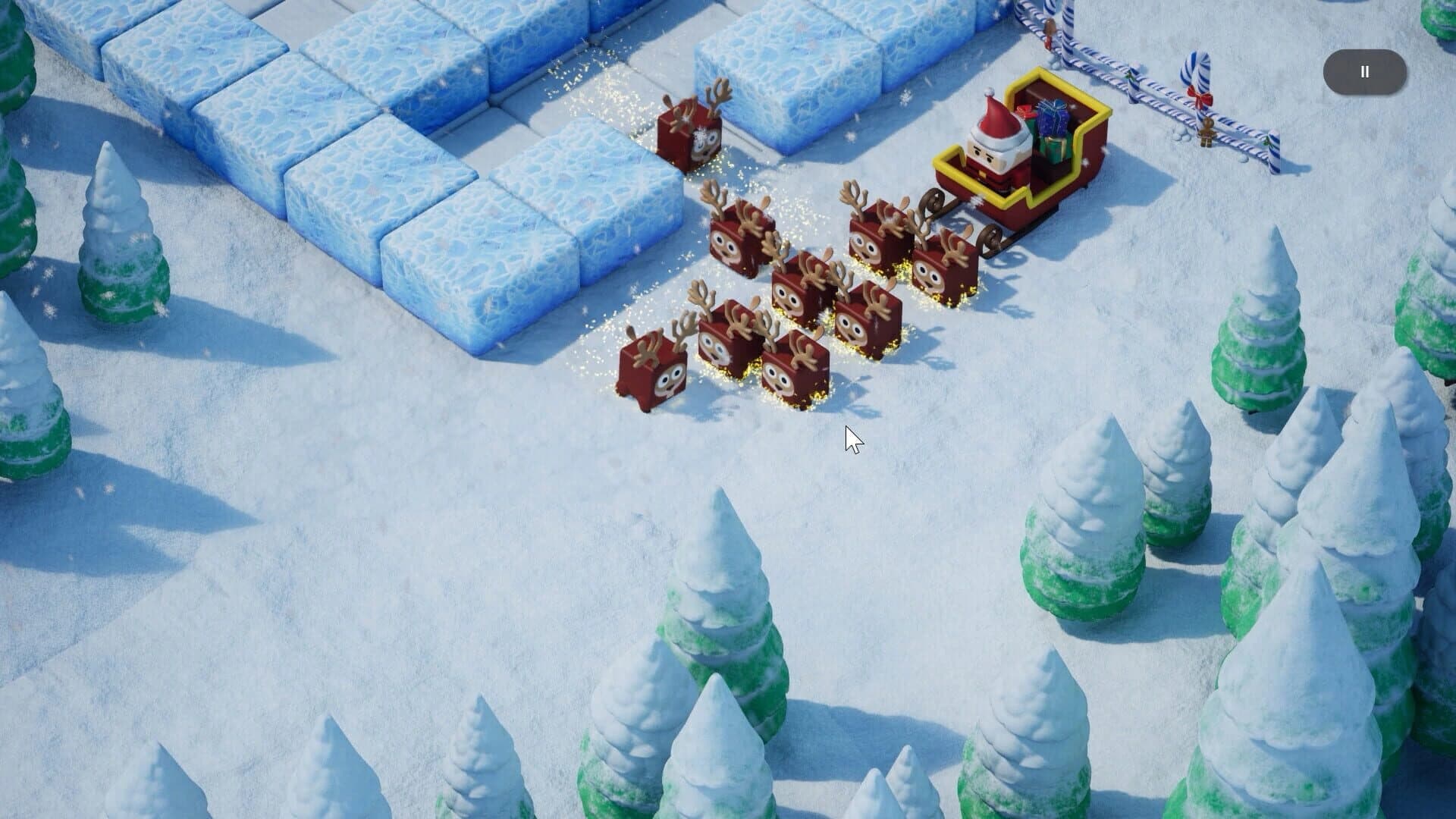1456x819 pixels.
Task: Click the pause button top right
Action: [1363, 71]
